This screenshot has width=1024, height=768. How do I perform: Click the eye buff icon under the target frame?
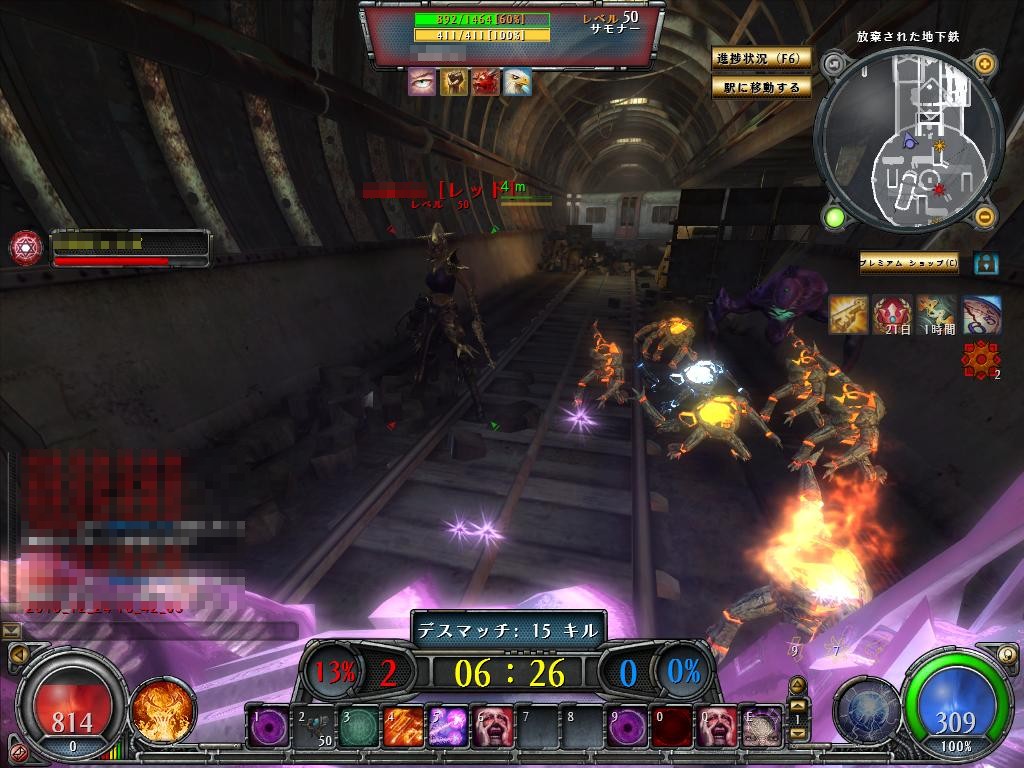[x=422, y=82]
